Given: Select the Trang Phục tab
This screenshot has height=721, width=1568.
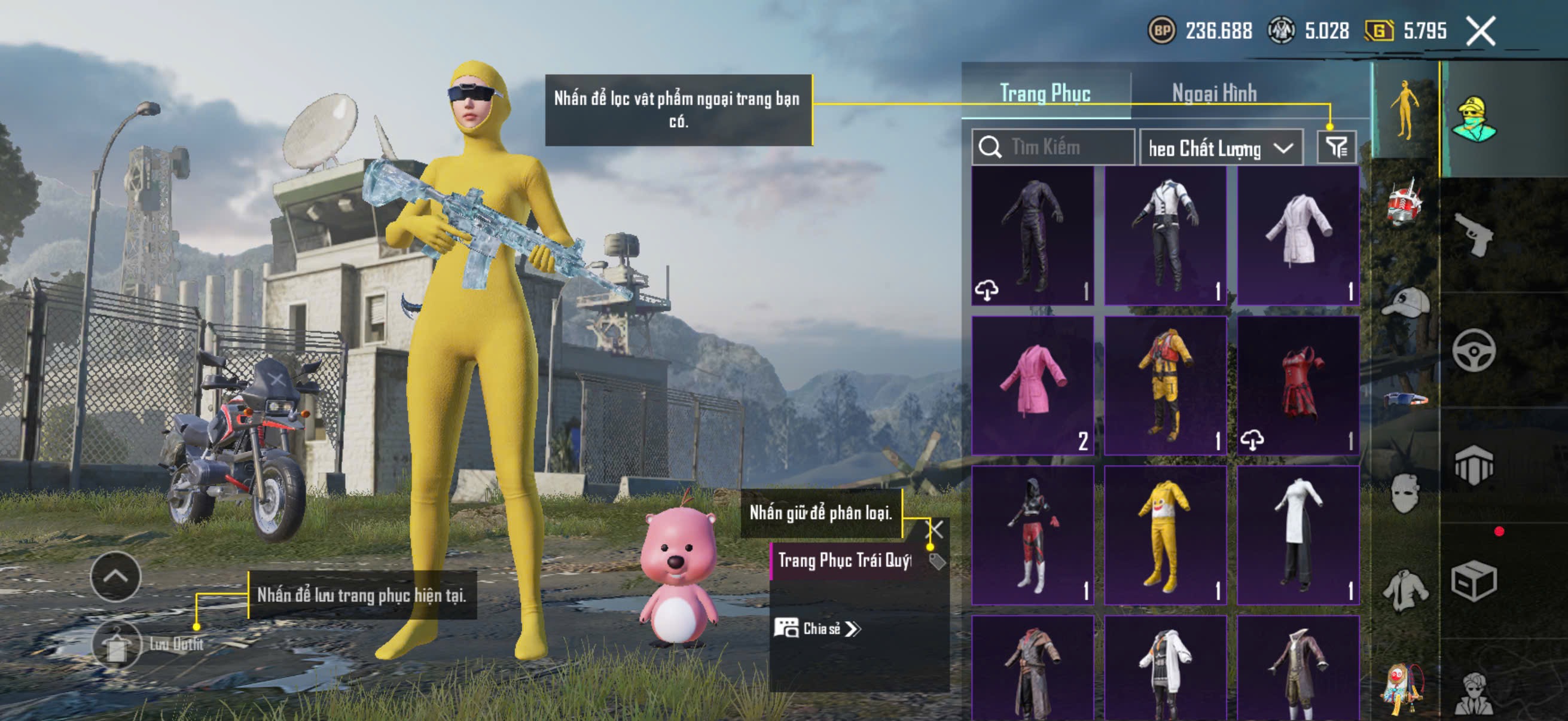Looking at the screenshot, I should [1045, 93].
